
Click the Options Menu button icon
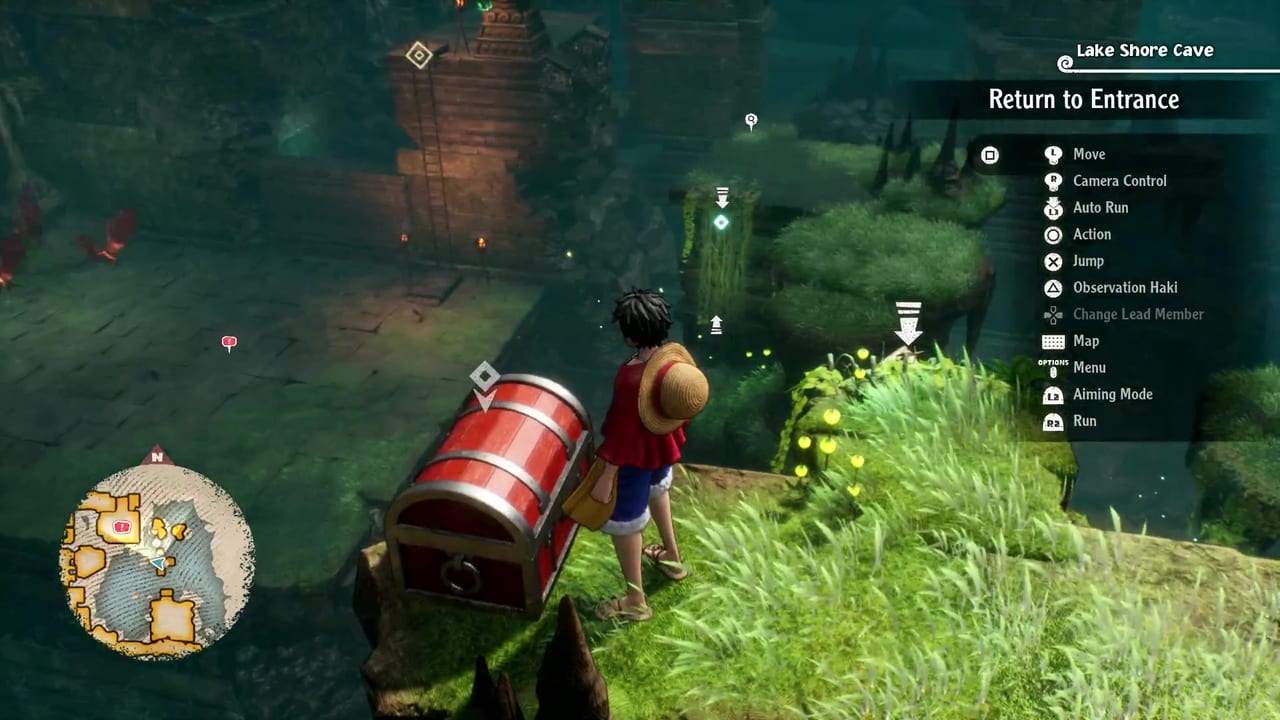click(x=1053, y=367)
